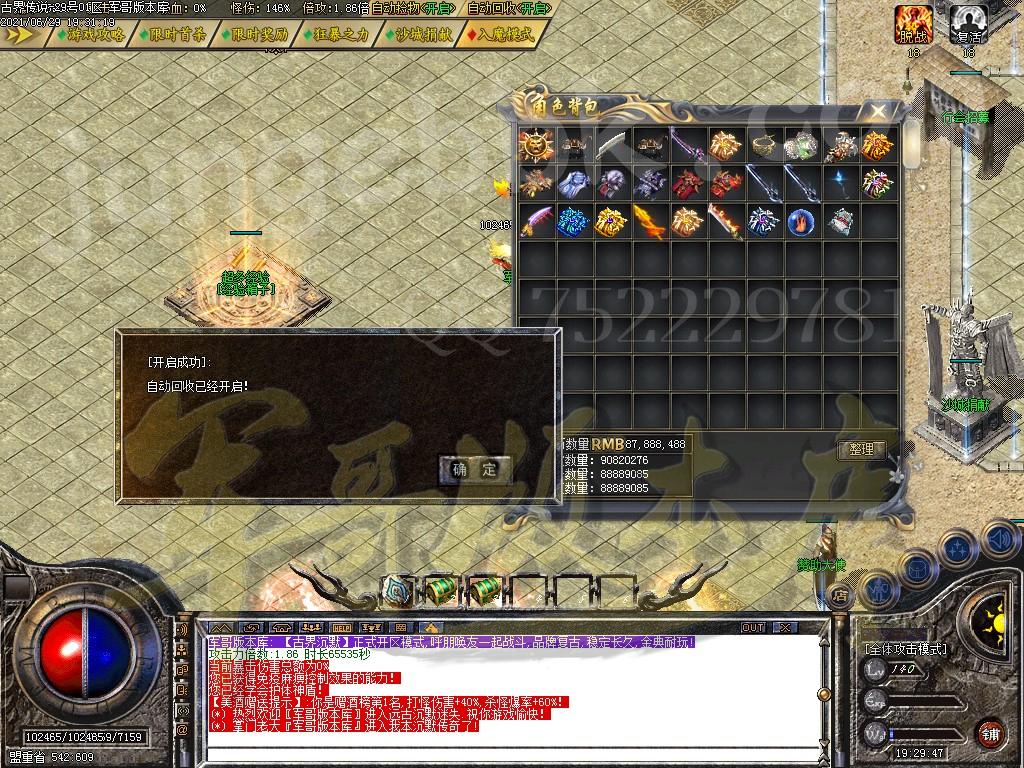This screenshot has width=1024, height=768.
Task: Click the OUT button above the chat
Action: pyautogui.click(x=752, y=627)
